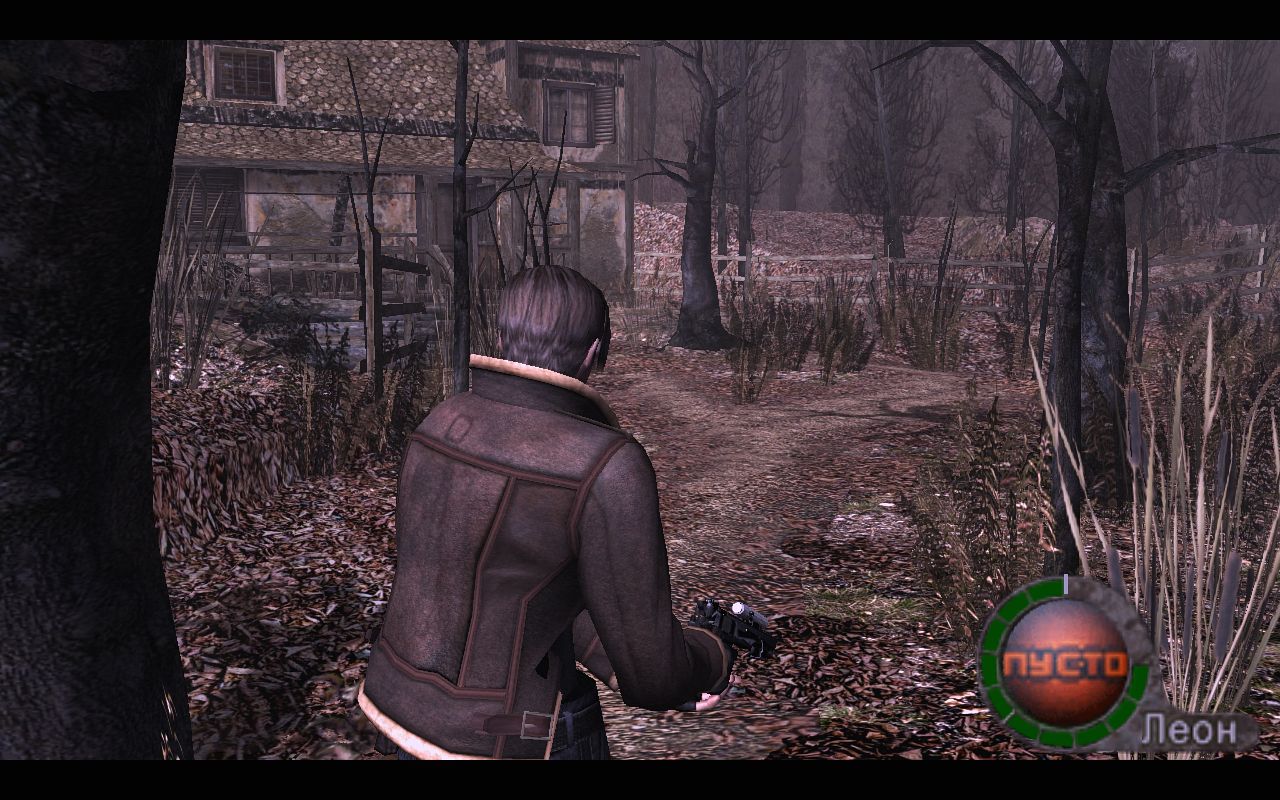The height and width of the screenshot is (800, 1280).
Task: Click the small vertical marker above the gauge
Action: click(1065, 583)
